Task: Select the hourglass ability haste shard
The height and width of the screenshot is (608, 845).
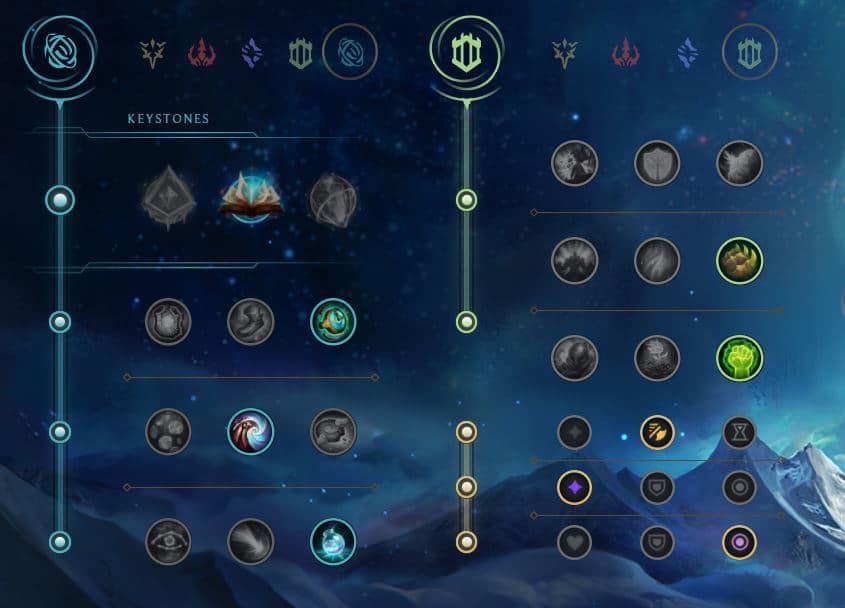Action: point(740,432)
